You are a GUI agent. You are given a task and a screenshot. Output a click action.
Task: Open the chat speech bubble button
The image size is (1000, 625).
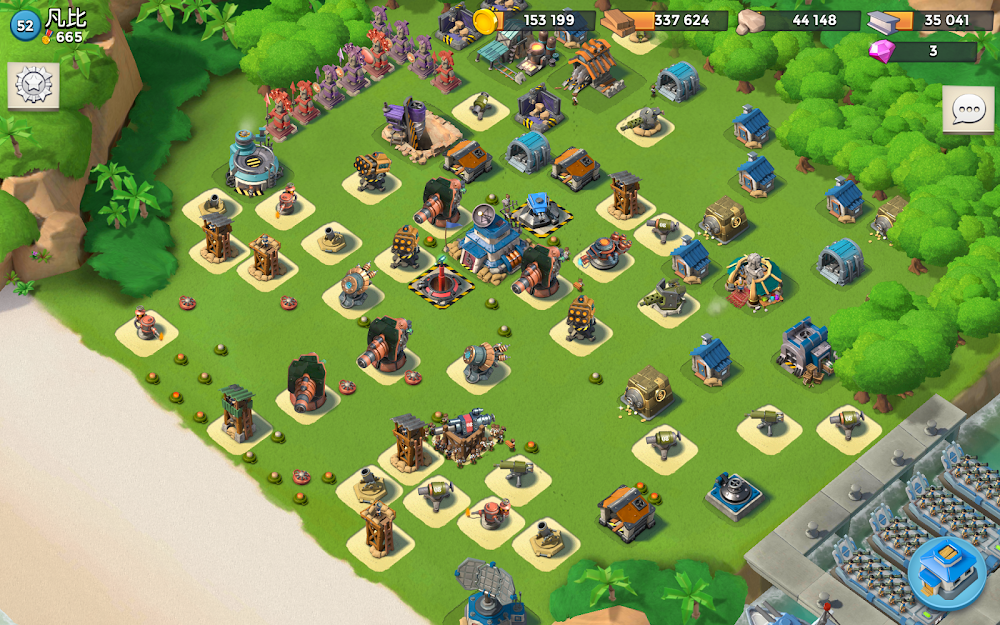(x=967, y=110)
